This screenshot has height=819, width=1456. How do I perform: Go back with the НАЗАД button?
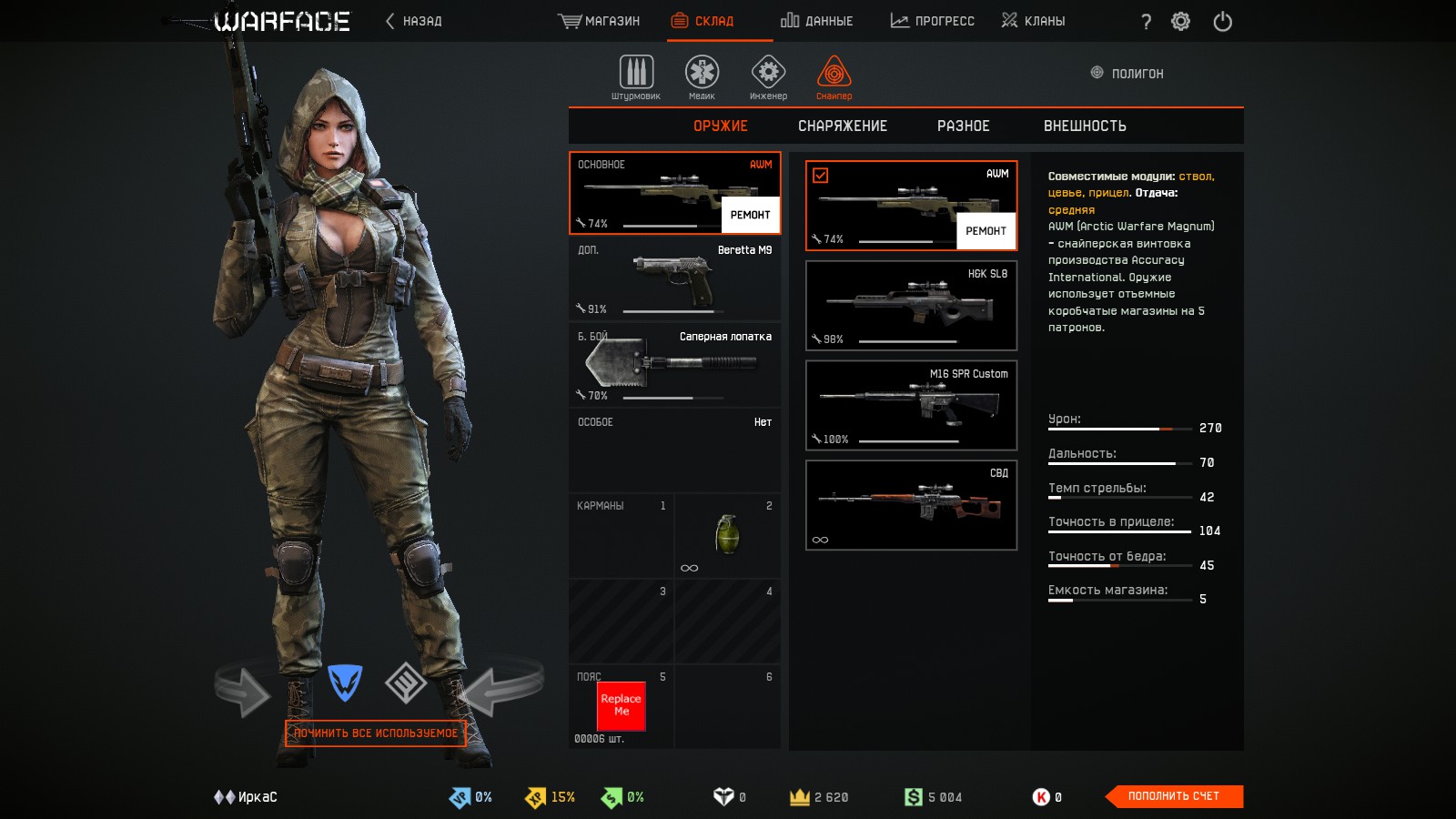click(414, 21)
